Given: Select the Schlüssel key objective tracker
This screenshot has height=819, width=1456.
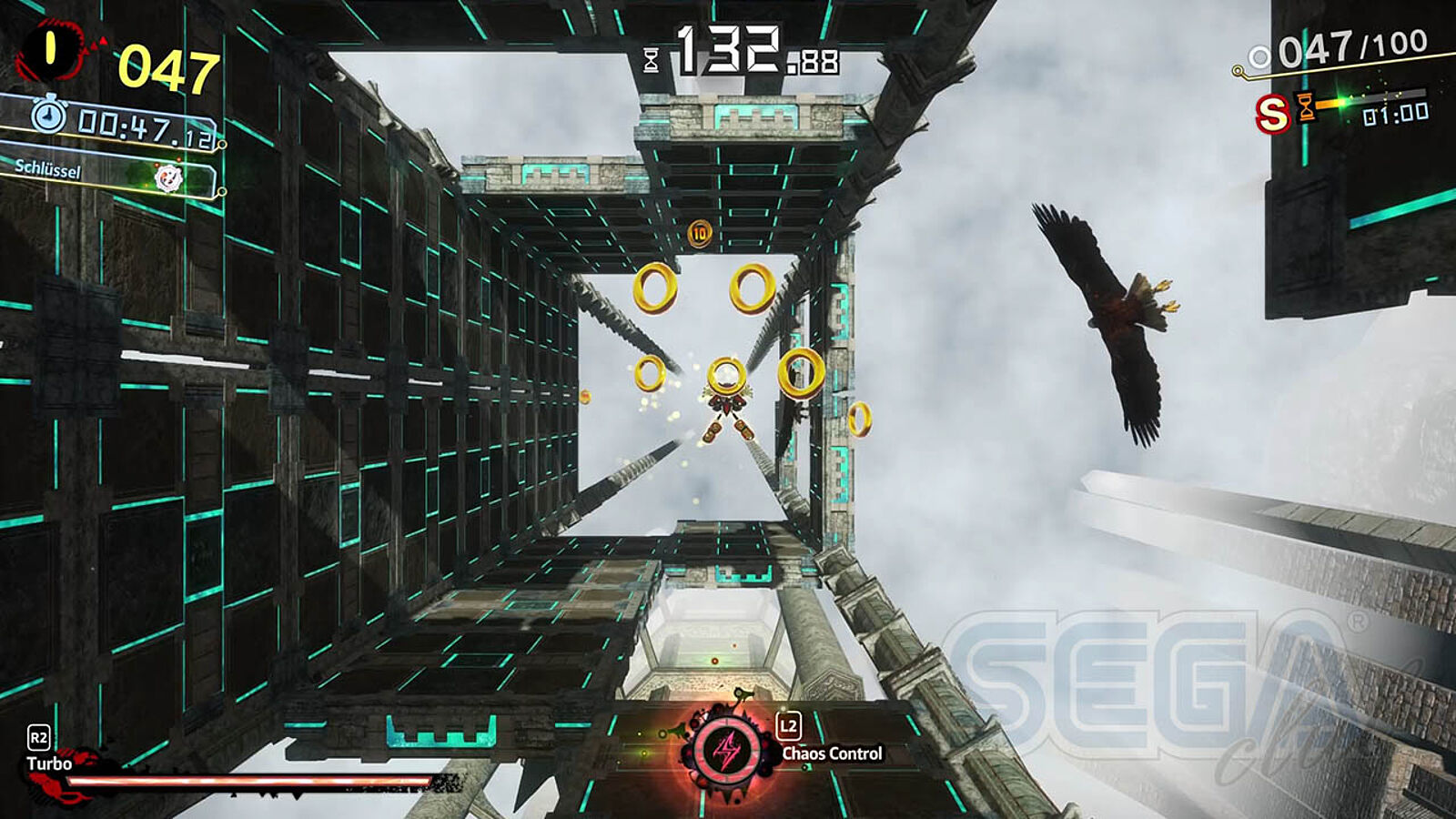Looking at the screenshot, I should [109, 173].
